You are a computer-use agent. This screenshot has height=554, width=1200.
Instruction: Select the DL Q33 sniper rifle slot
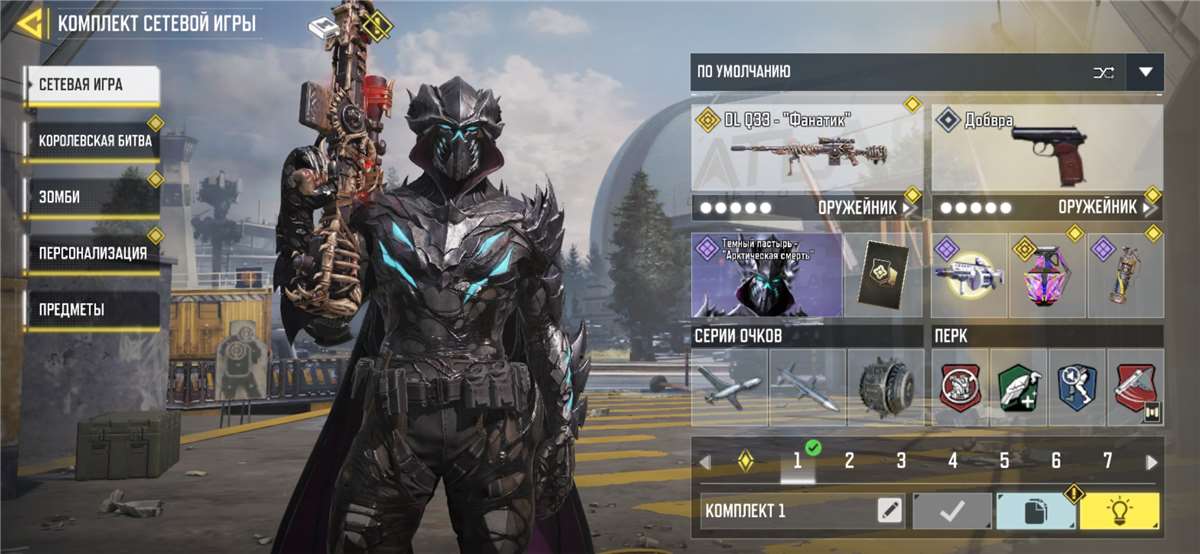pyautogui.click(x=806, y=148)
